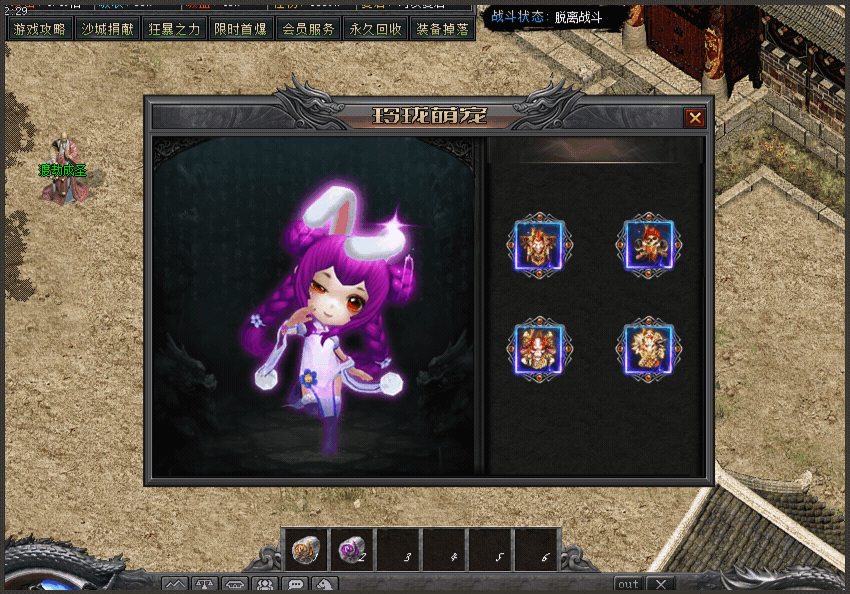The height and width of the screenshot is (594, 850).
Task: Open the 狂暴之力 menu
Action: pos(174,29)
